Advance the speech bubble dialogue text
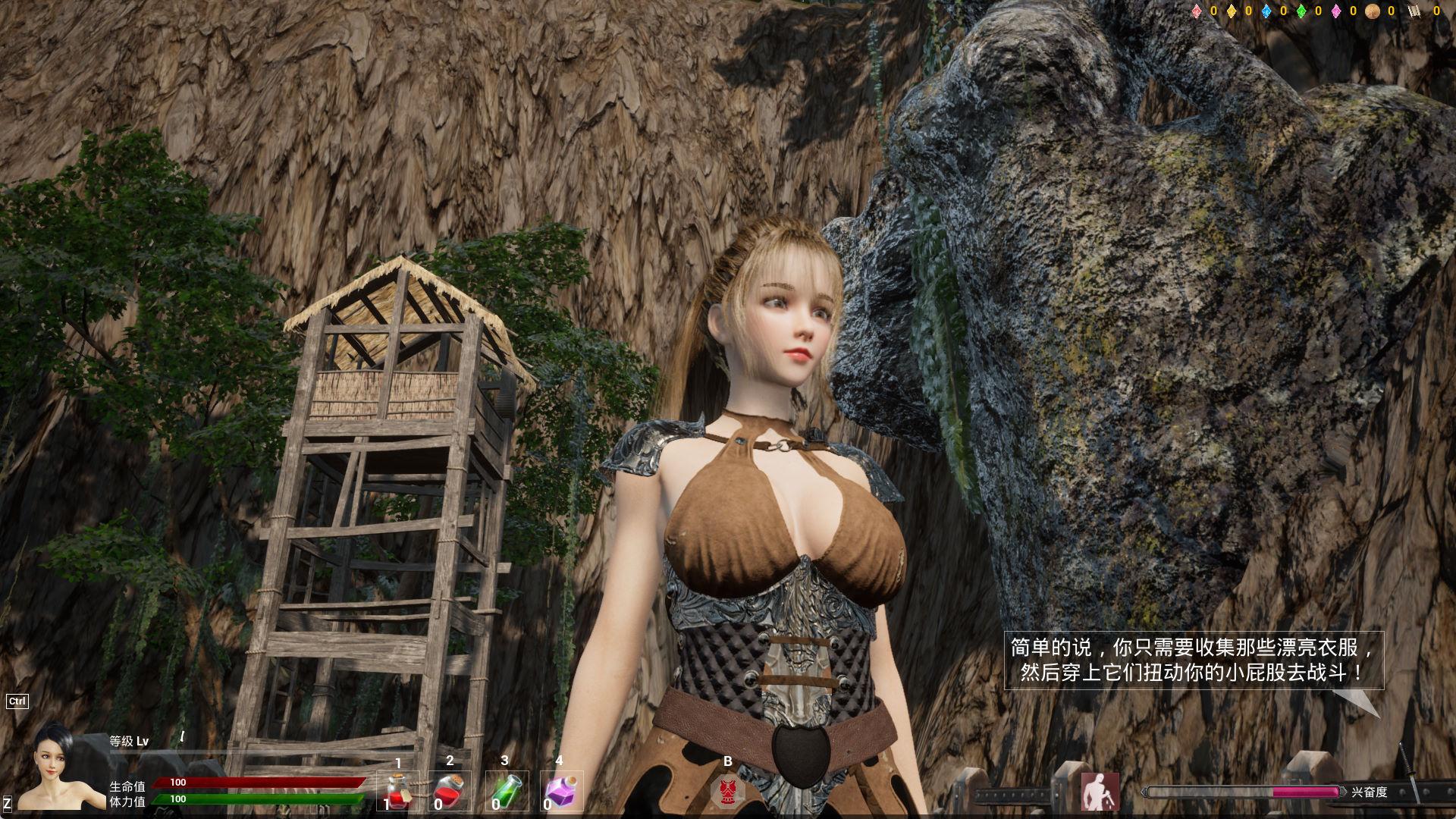This screenshot has height=819, width=1456. (1194, 661)
